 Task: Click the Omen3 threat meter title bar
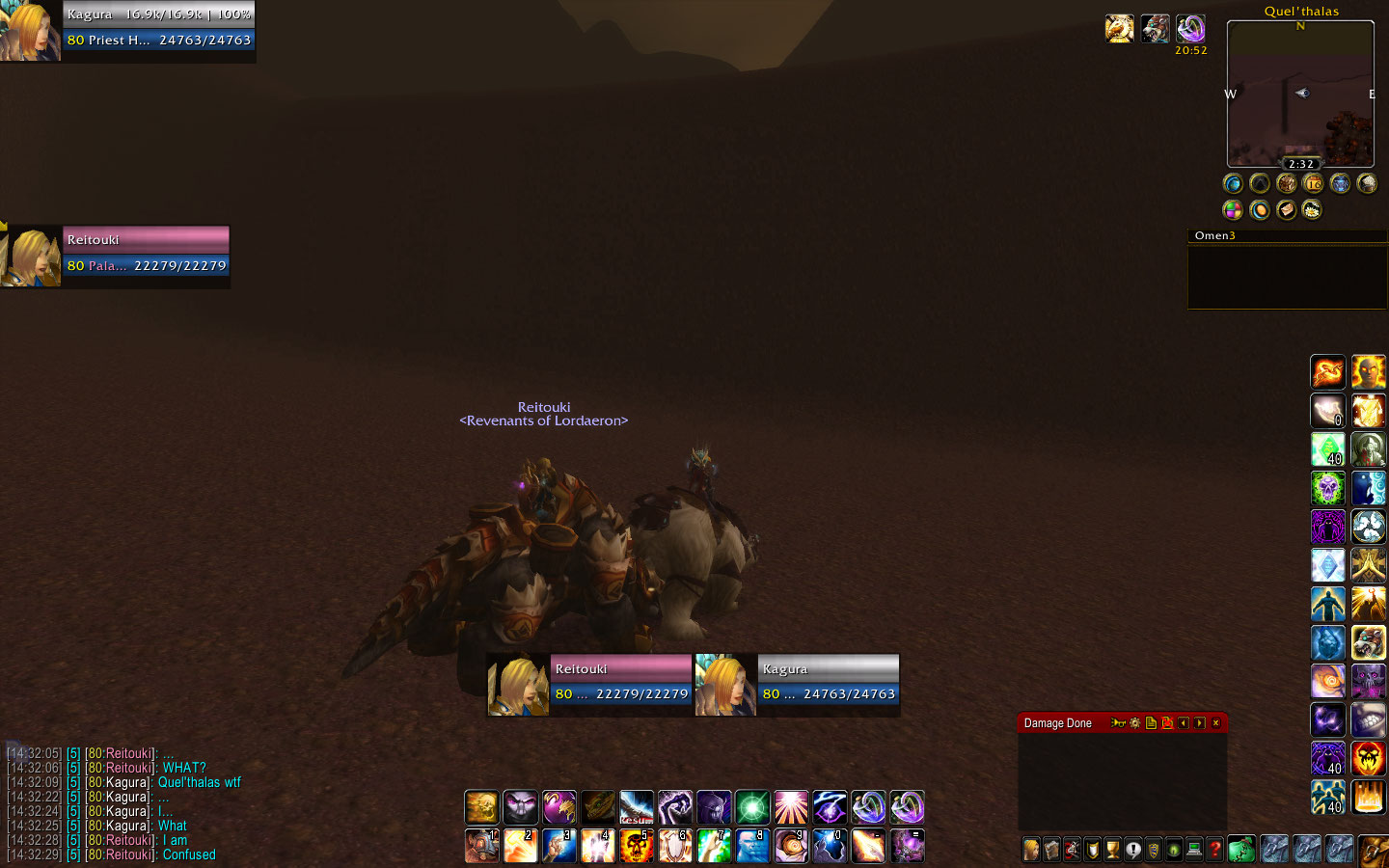pos(1287,235)
